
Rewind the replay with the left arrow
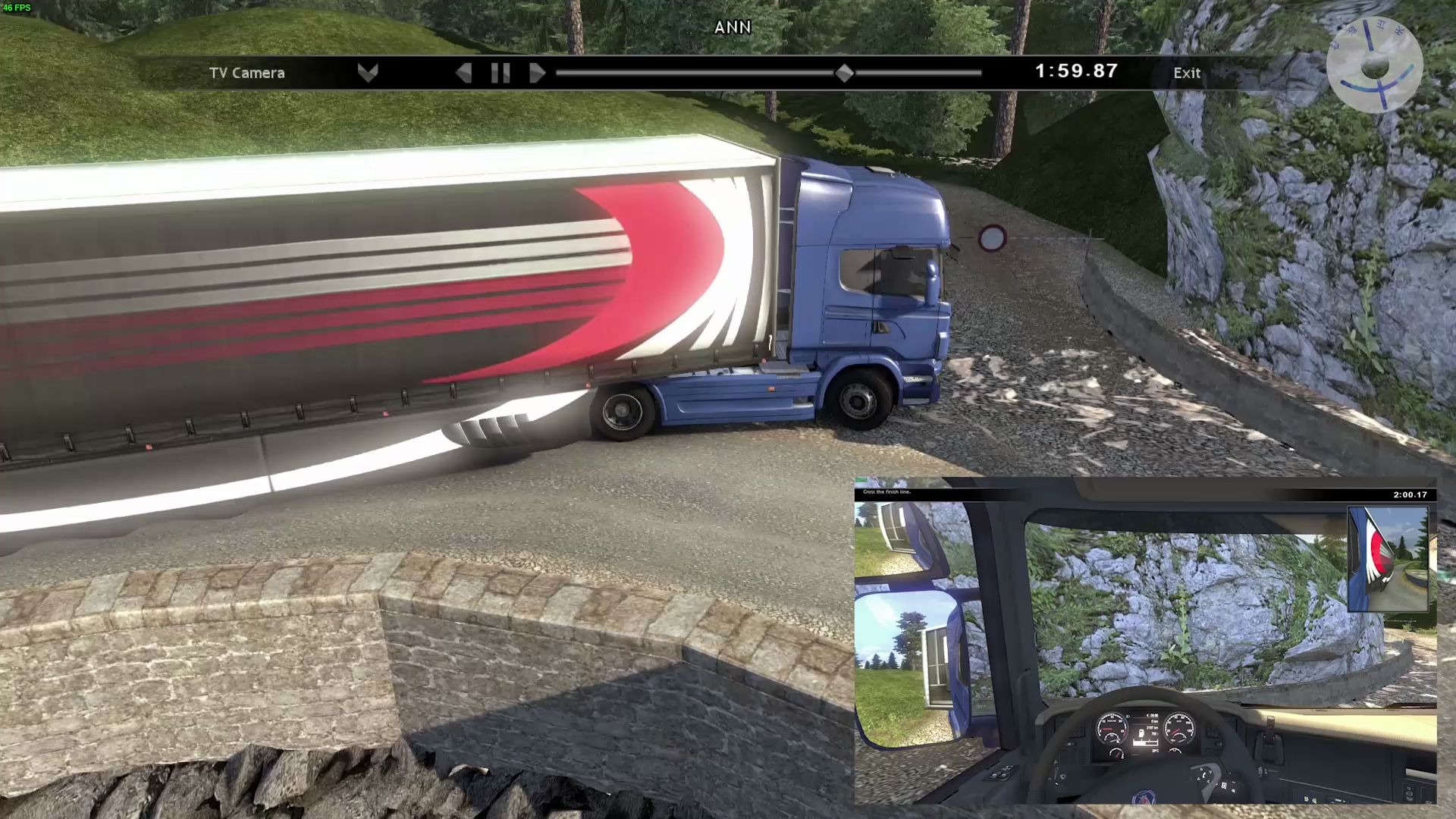464,73
